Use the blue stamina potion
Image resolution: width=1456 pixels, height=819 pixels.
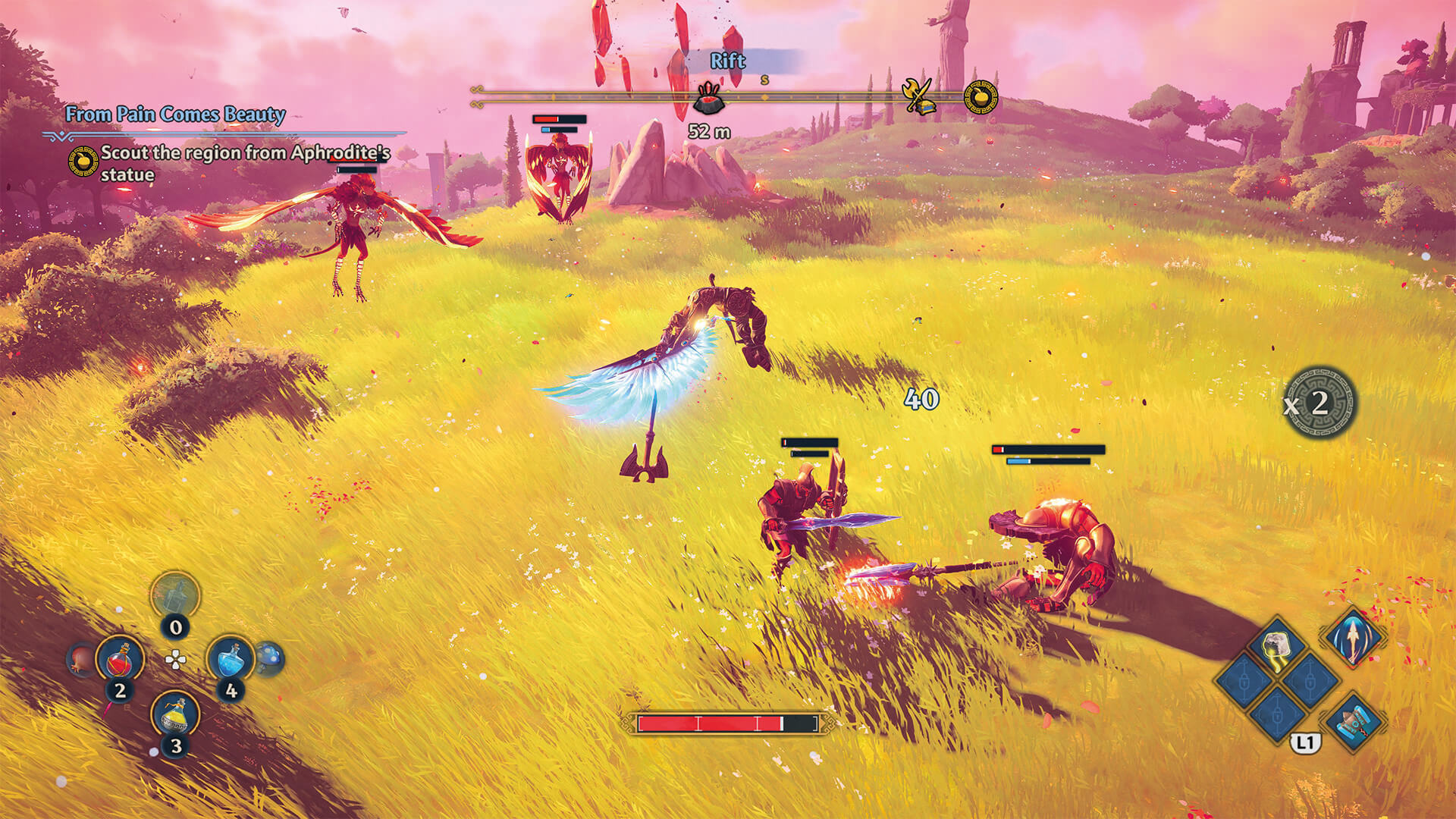pos(230,657)
